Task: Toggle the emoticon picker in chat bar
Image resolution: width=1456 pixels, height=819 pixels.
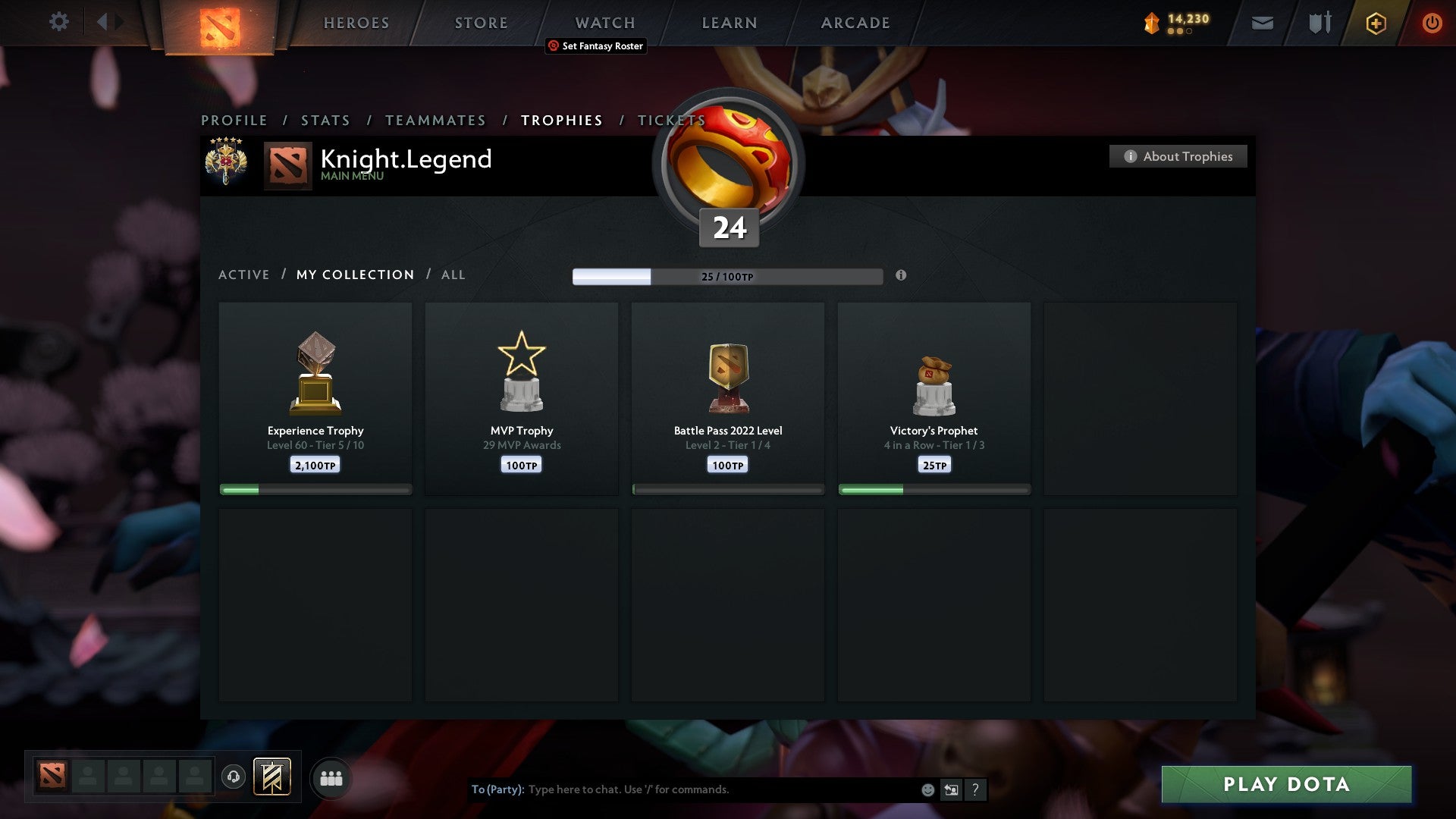Action: (x=927, y=789)
